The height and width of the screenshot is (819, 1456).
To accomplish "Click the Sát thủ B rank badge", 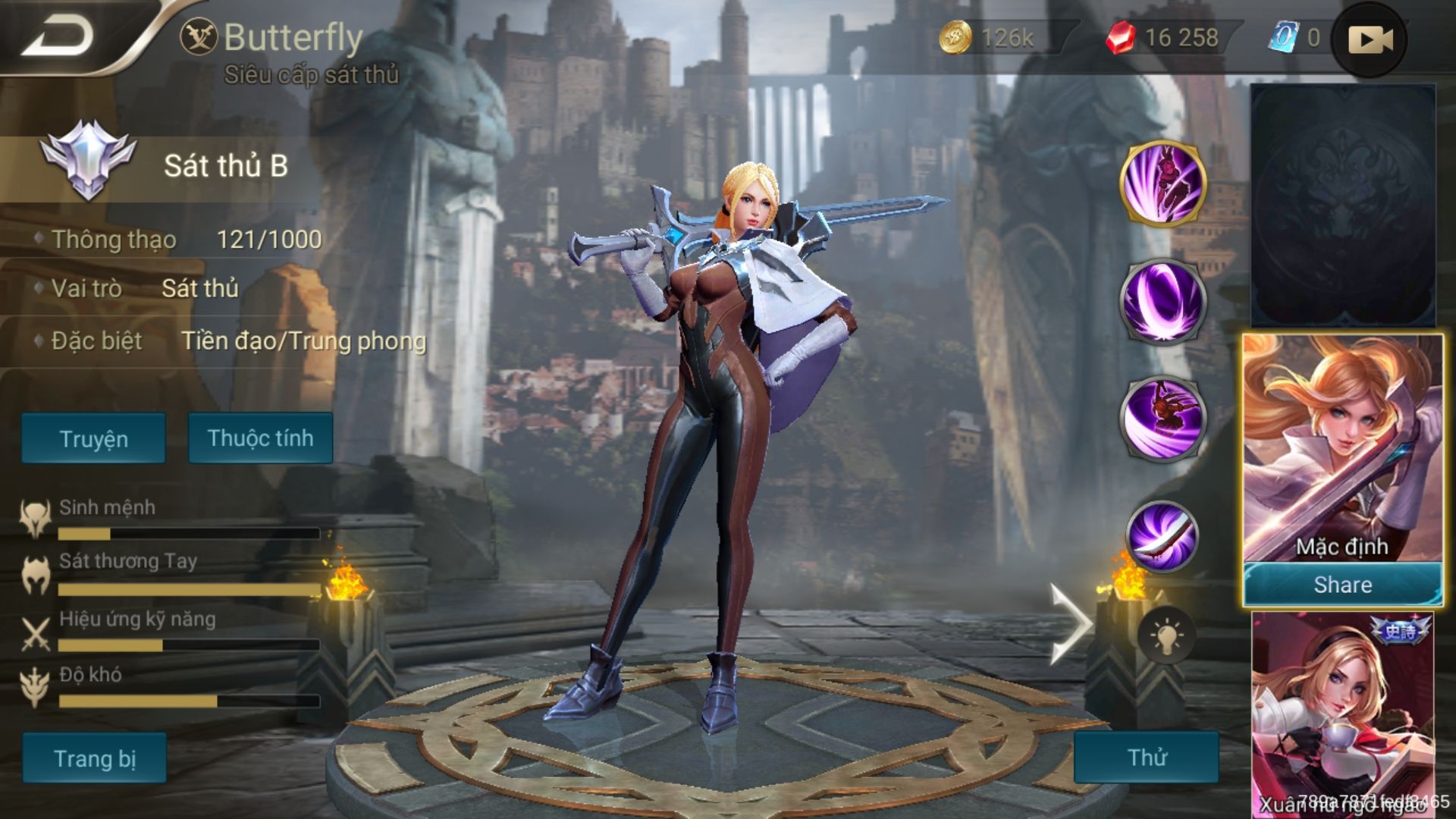I will point(88,163).
